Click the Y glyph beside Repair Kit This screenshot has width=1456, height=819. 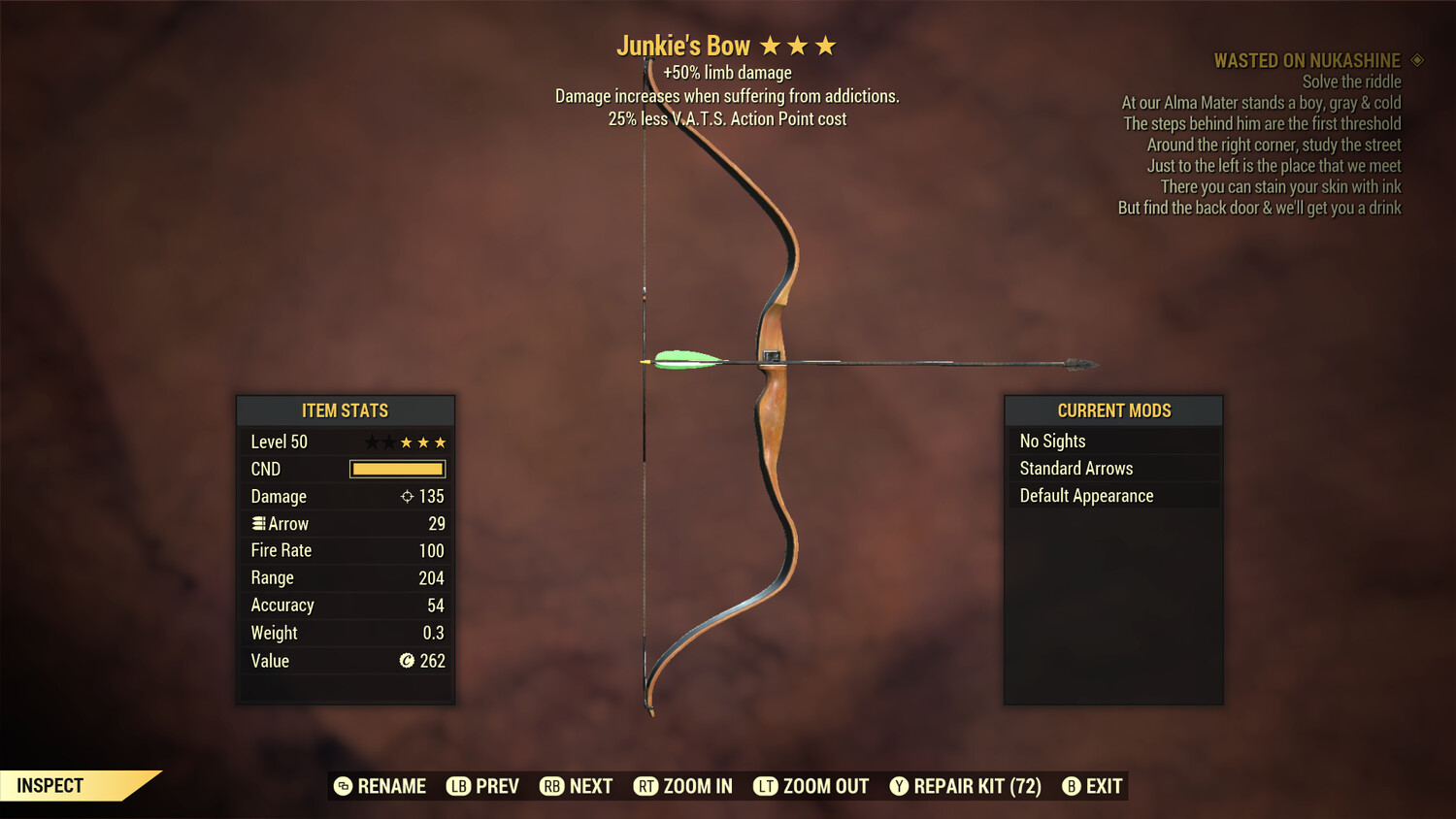pos(898,786)
